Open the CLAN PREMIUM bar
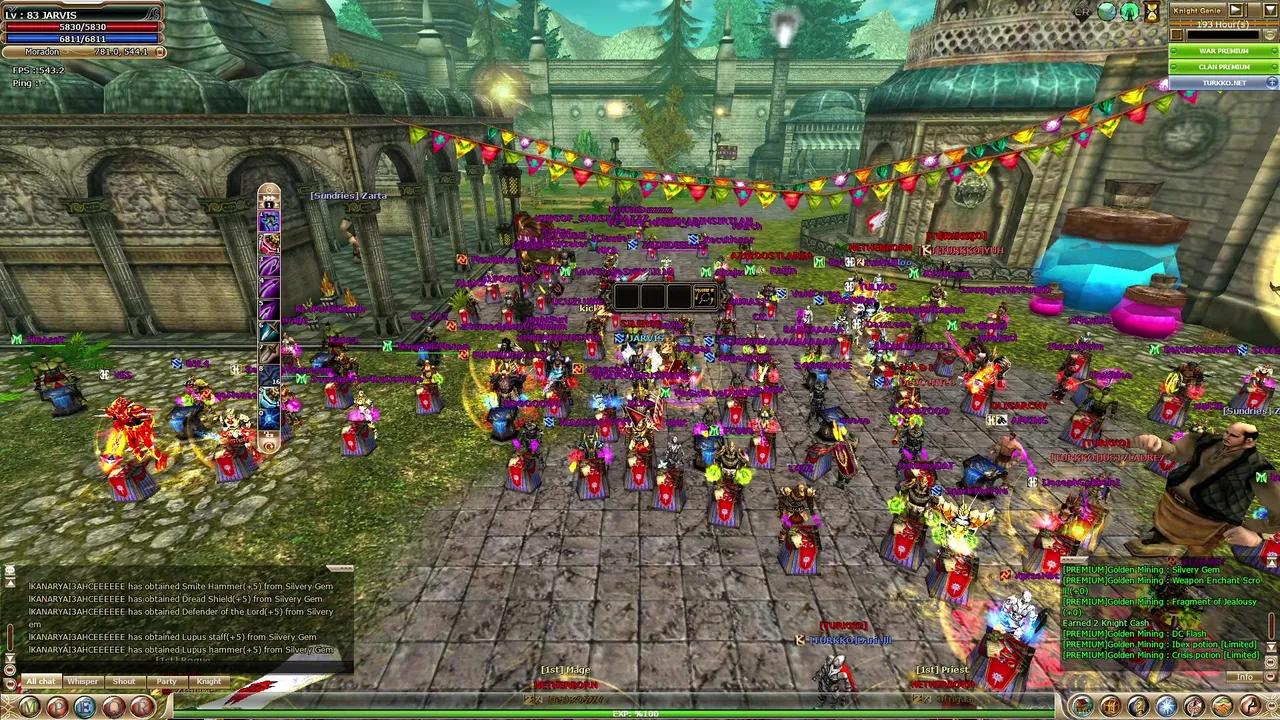 [1223, 67]
